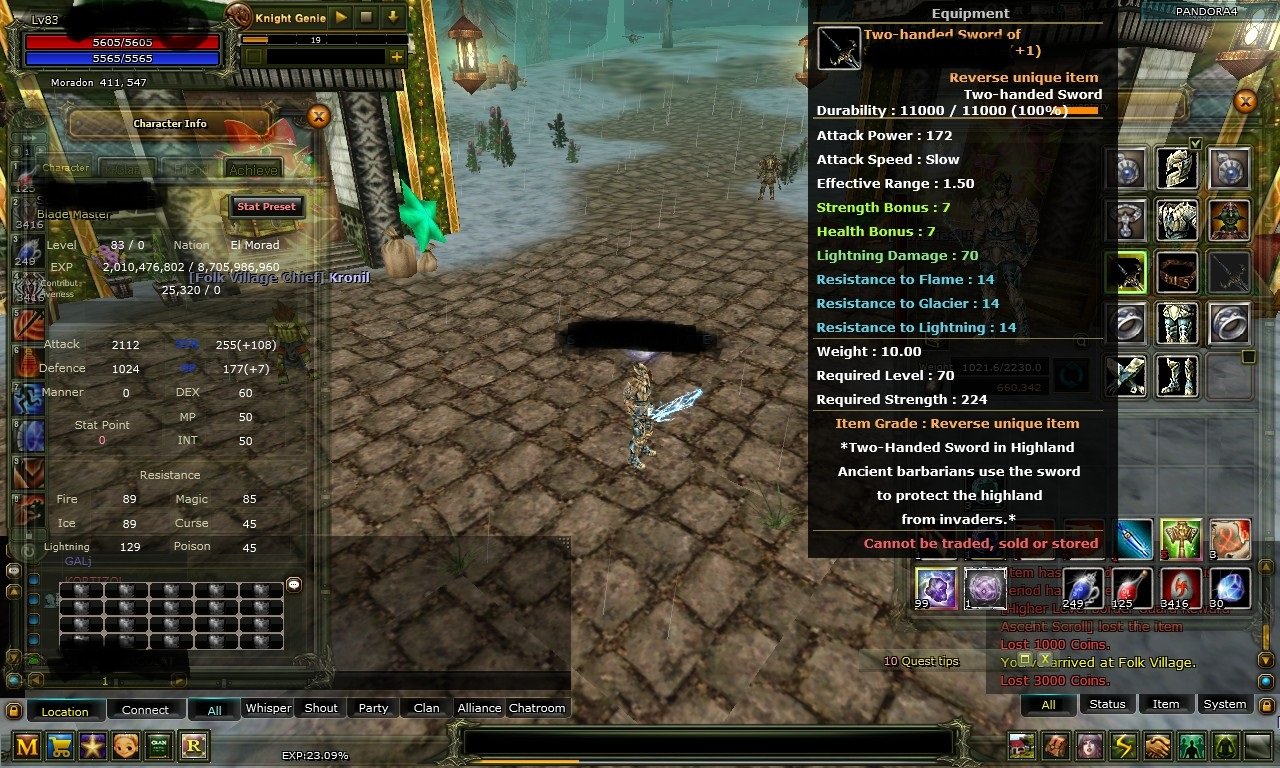The width and height of the screenshot is (1280, 768).
Task: Click the house icon below the System tab
Action: [1020, 746]
